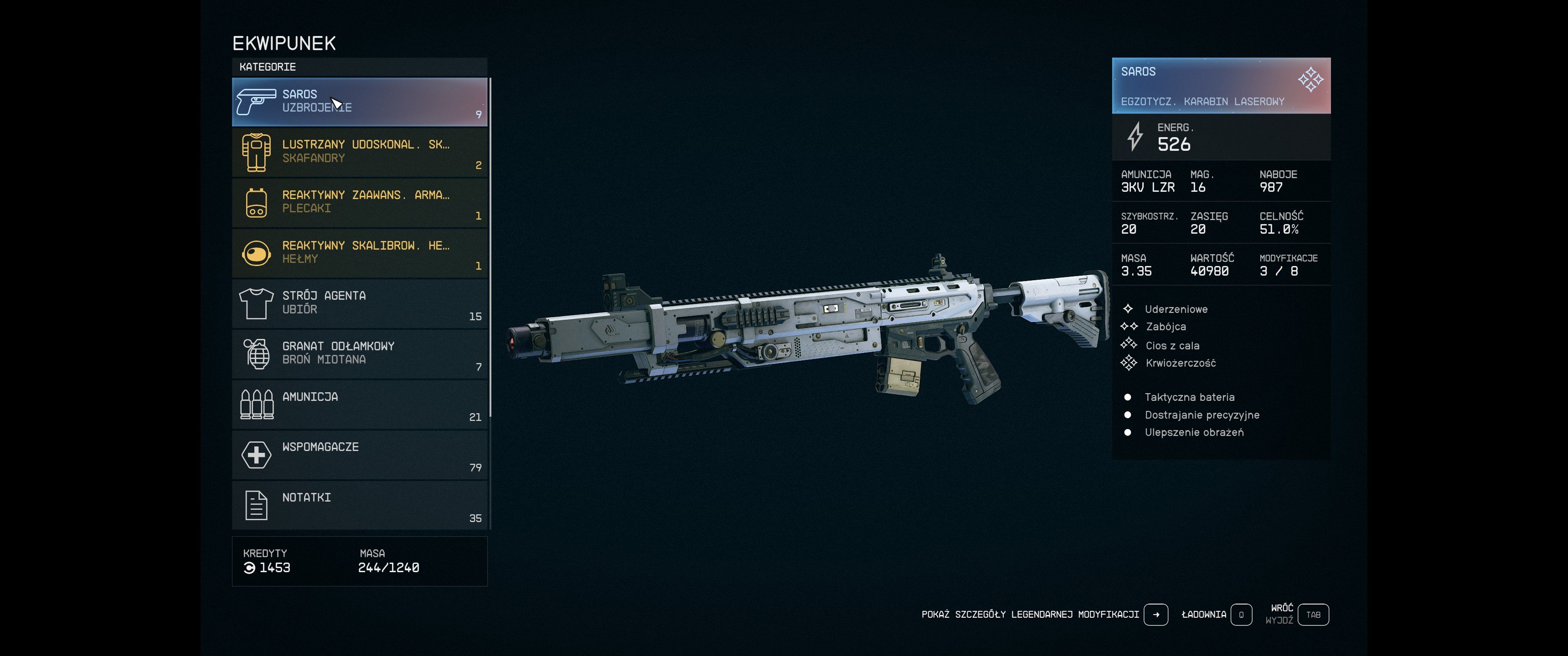The width and height of the screenshot is (1568, 656).
Task: Open the Notatki notes category
Action: pyautogui.click(x=359, y=506)
